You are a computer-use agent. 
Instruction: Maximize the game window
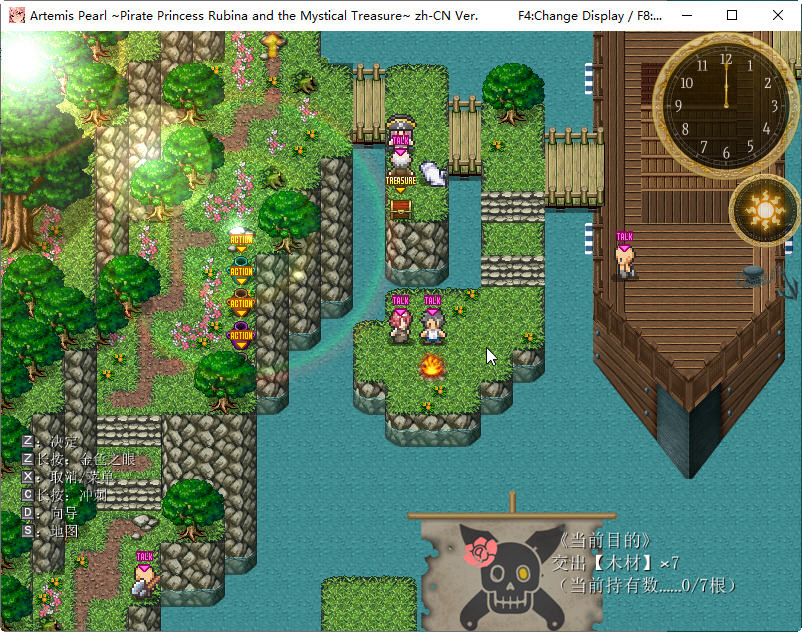731,16
